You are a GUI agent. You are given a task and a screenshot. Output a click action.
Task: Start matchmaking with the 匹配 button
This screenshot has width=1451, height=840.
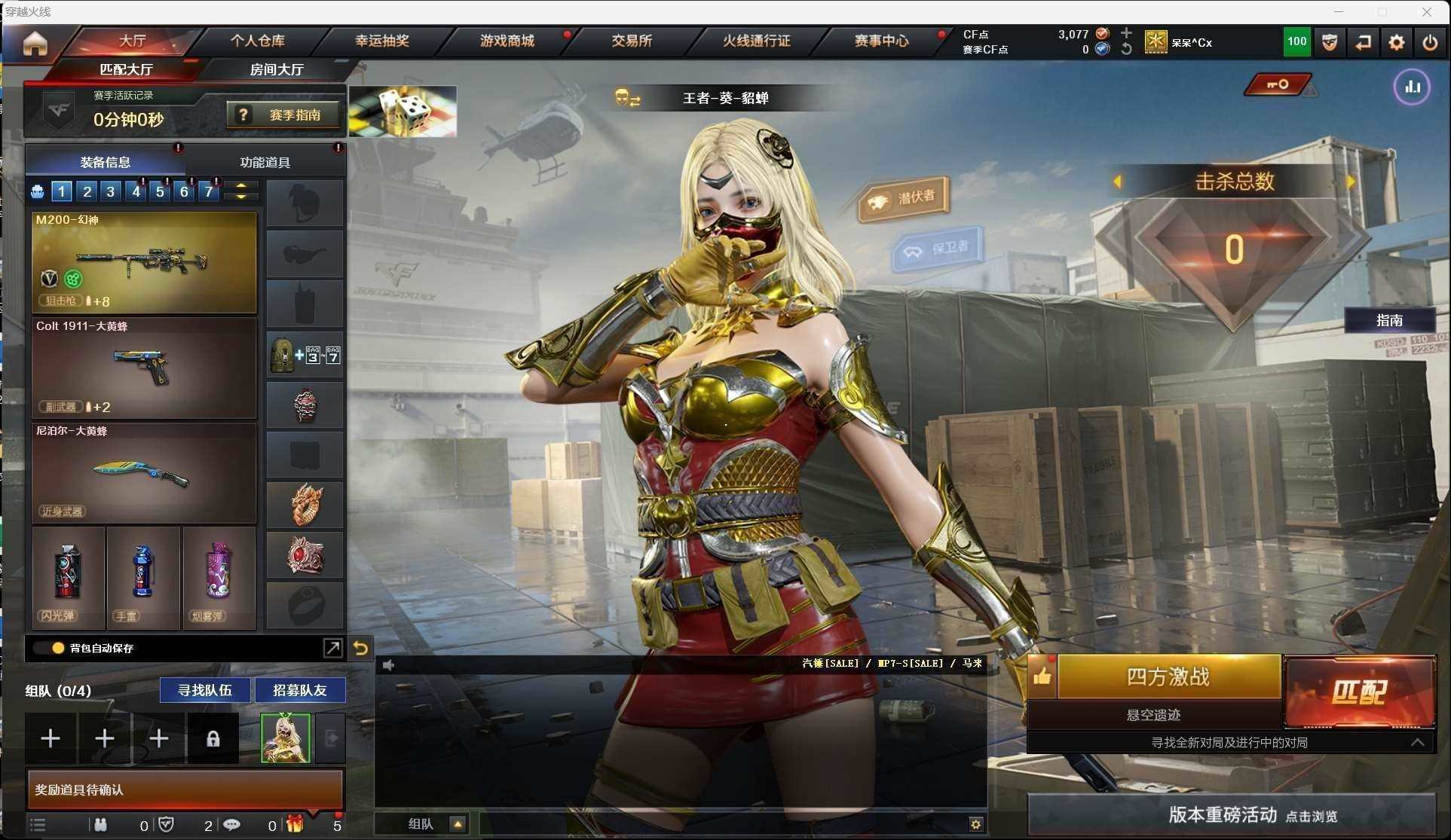(x=1359, y=691)
